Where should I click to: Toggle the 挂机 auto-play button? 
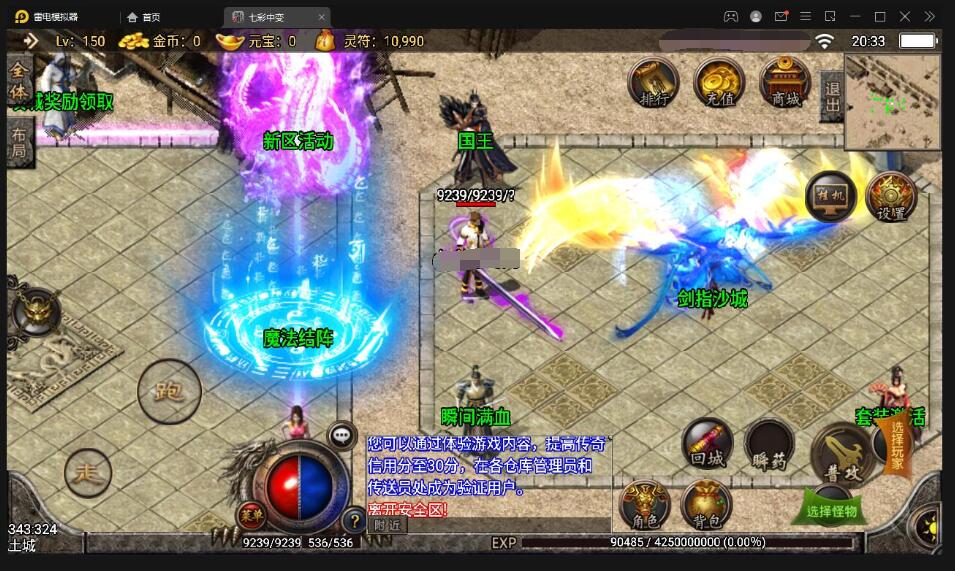(830, 196)
